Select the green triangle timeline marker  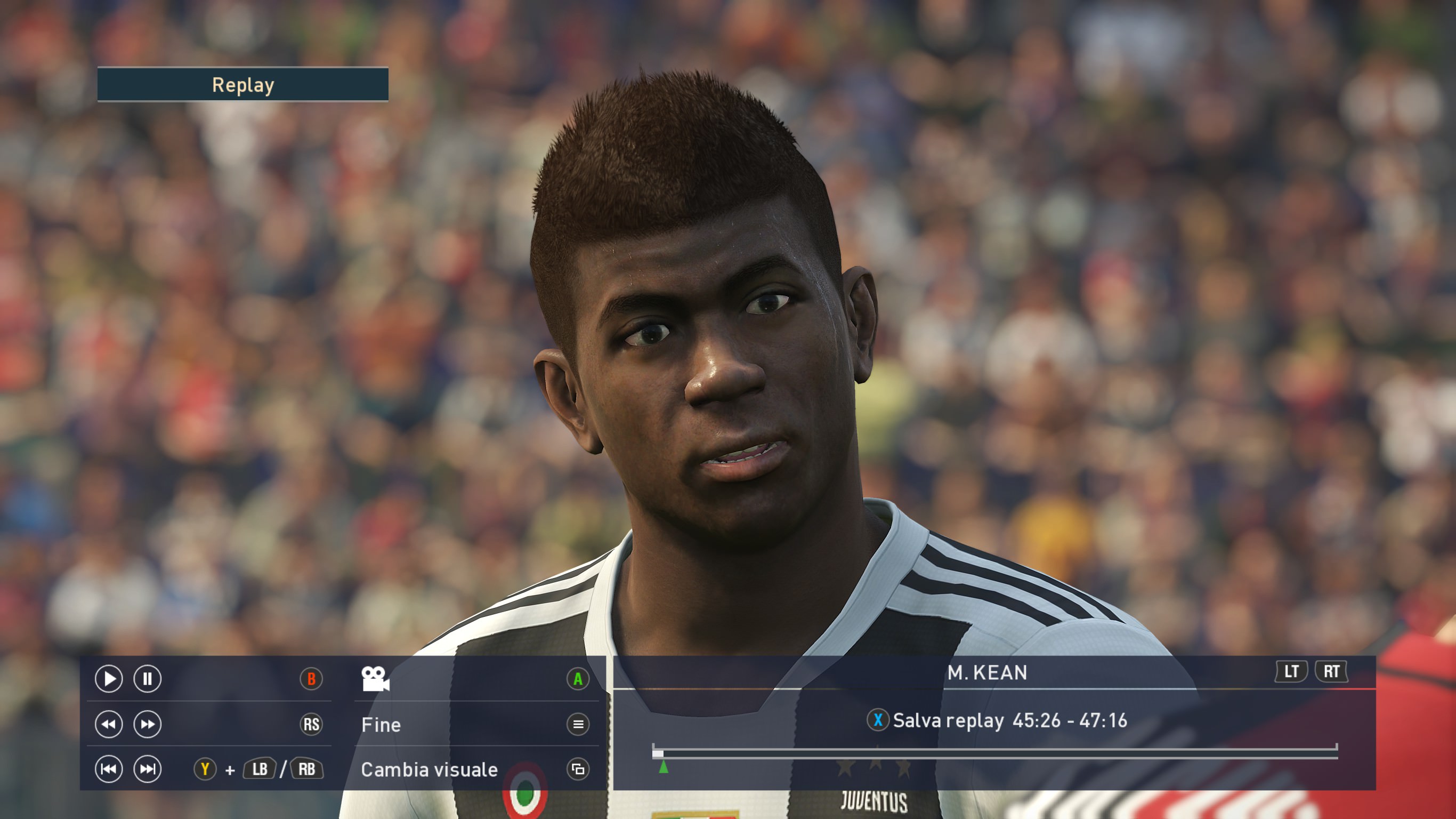[664, 767]
